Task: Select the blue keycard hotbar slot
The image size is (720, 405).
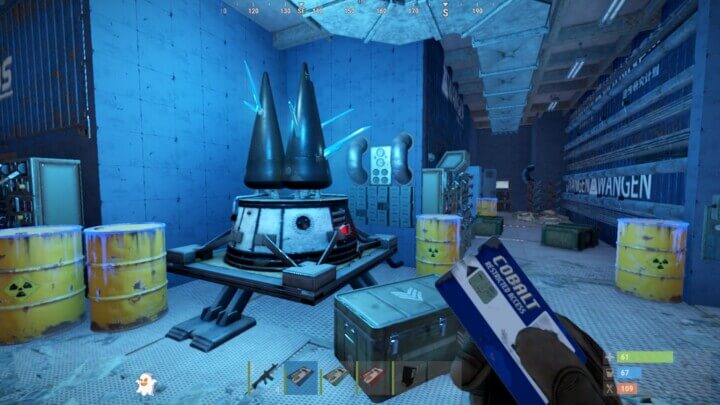Action: click(x=301, y=377)
